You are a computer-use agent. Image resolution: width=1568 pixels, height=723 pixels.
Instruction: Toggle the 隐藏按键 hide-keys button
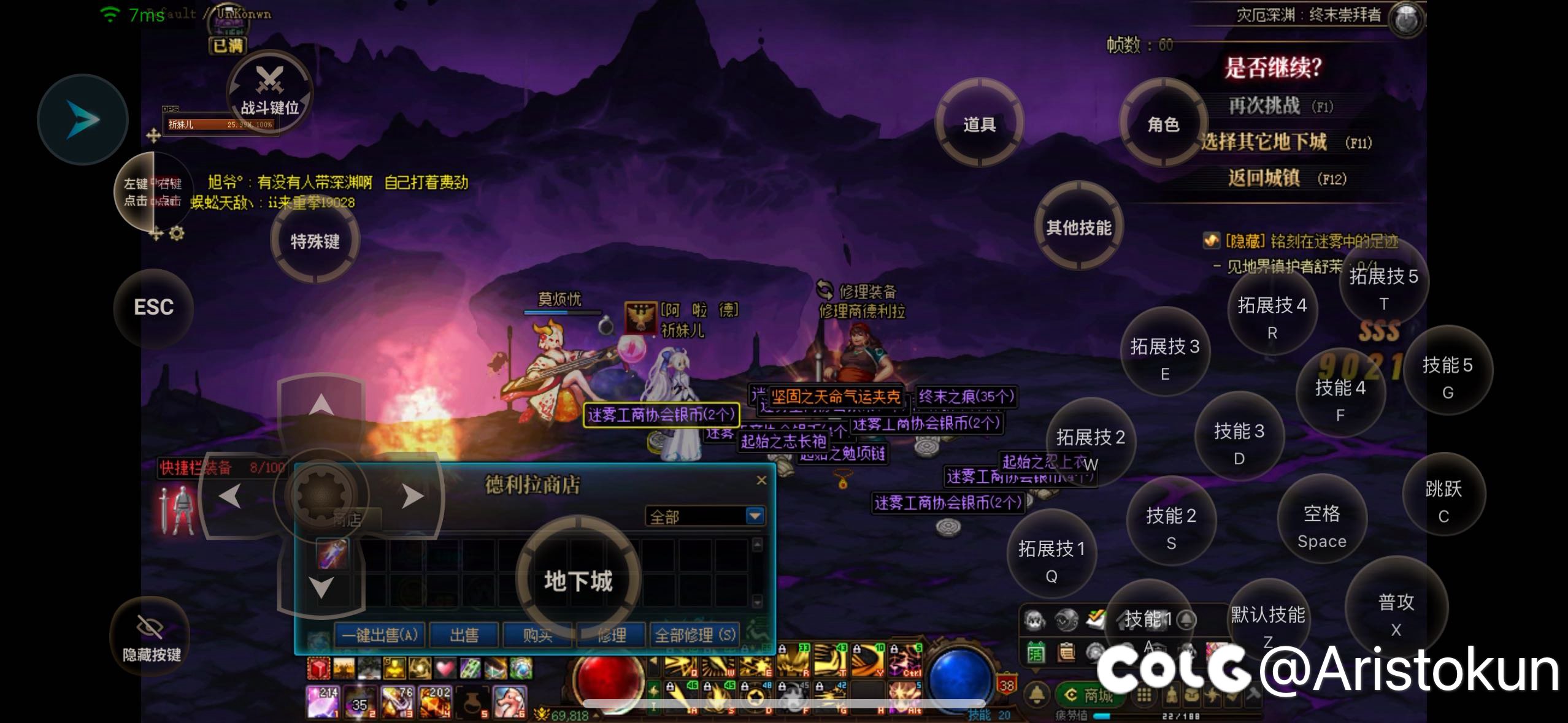pyautogui.click(x=151, y=638)
